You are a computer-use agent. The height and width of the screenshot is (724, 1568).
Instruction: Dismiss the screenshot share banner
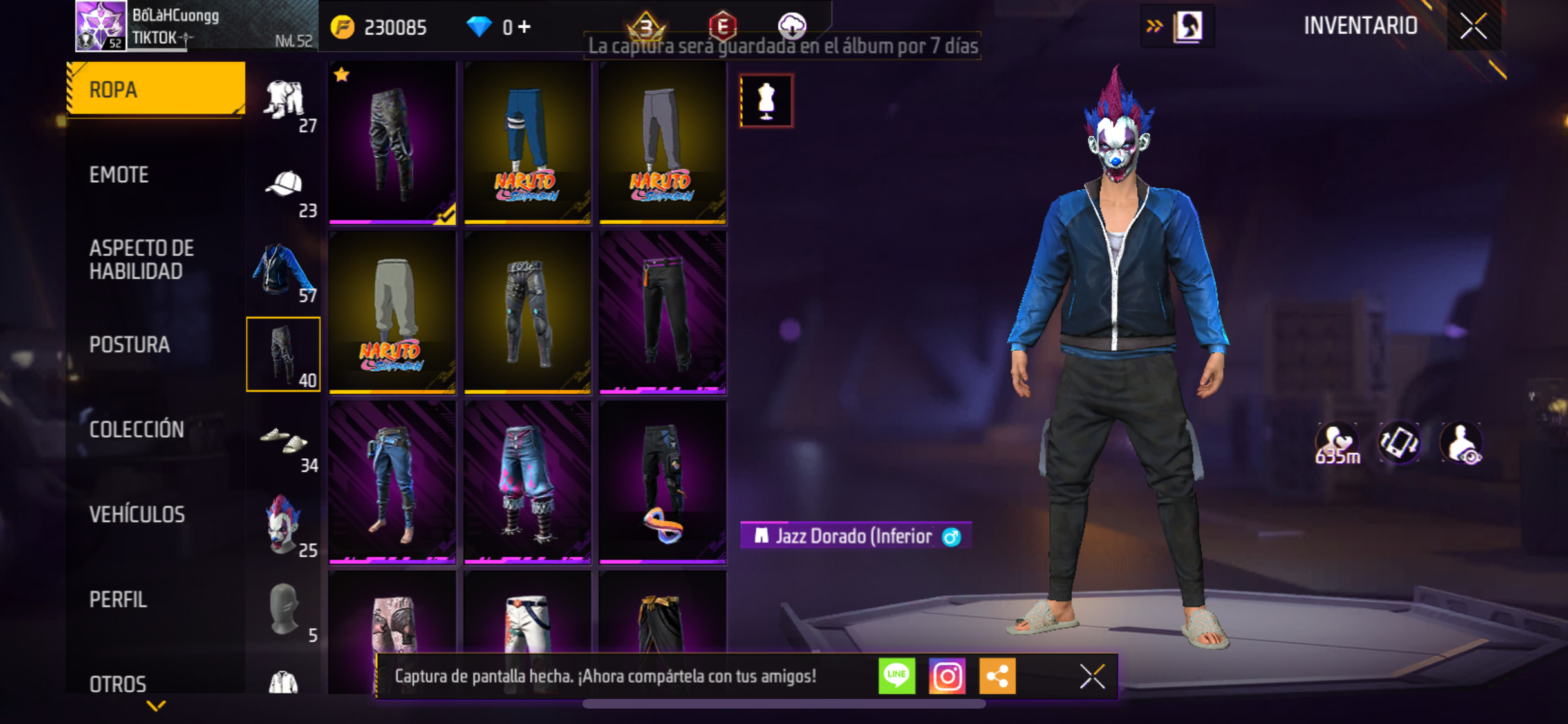point(1092,676)
